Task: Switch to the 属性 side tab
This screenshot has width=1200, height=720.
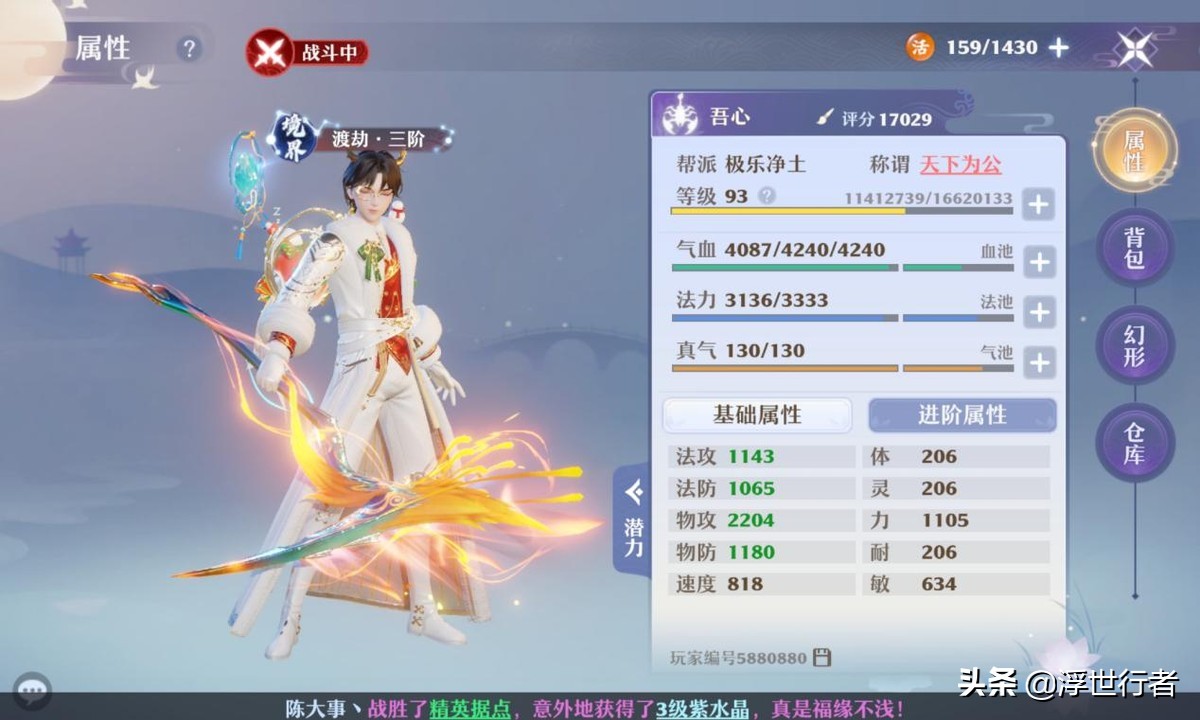Action: point(1134,150)
